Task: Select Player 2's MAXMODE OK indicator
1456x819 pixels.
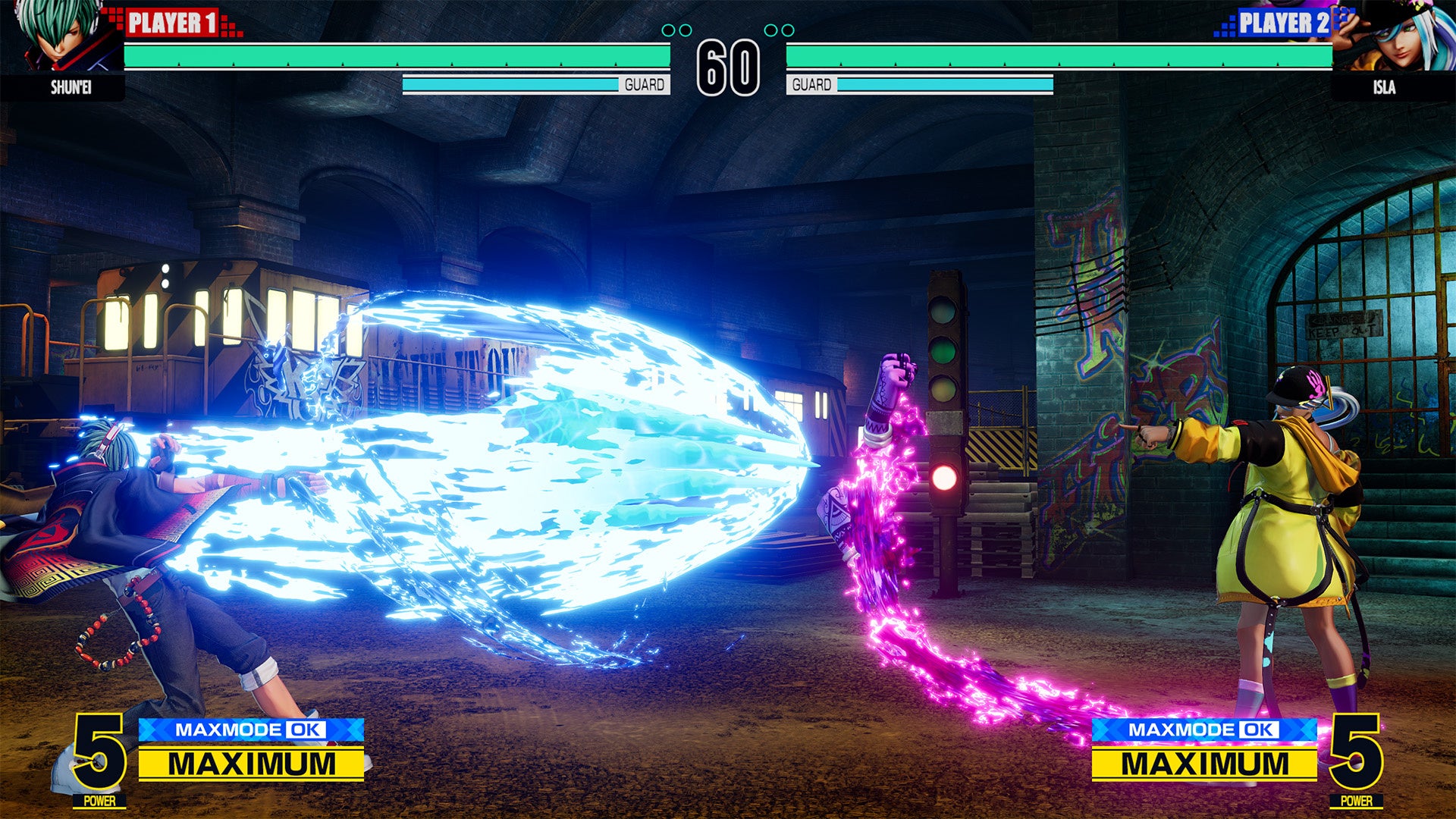Action: click(1203, 730)
